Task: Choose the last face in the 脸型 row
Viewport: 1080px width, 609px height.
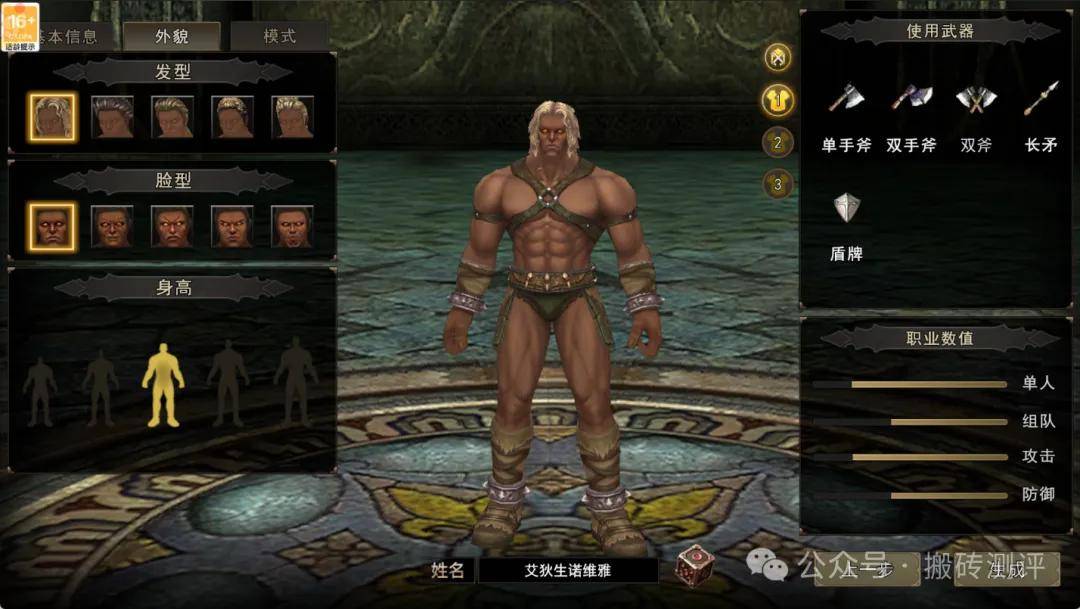Action: tap(293, 227)
